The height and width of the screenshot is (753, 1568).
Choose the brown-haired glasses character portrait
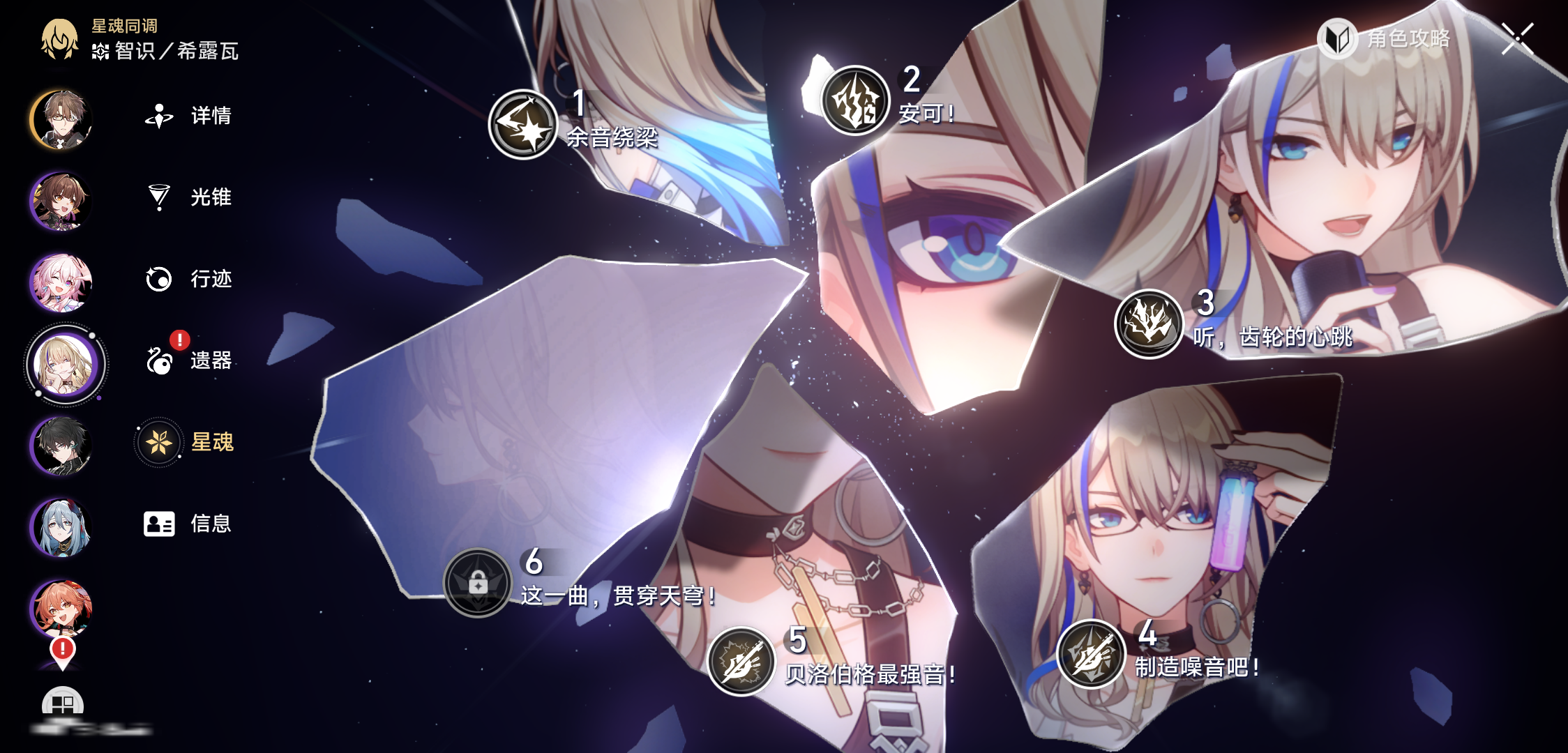(61, 119)
